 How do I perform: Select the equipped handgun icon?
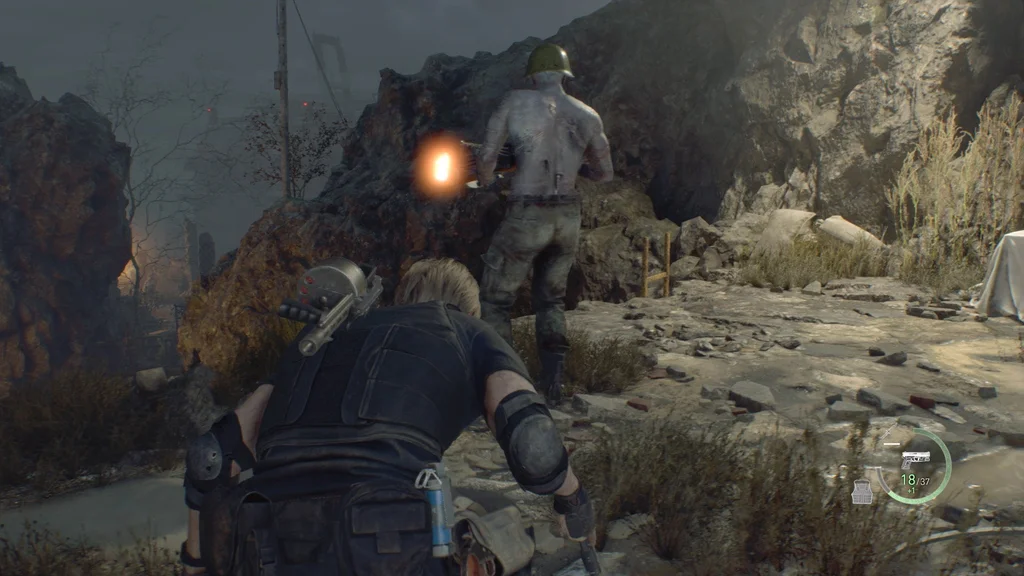point(915,458)
